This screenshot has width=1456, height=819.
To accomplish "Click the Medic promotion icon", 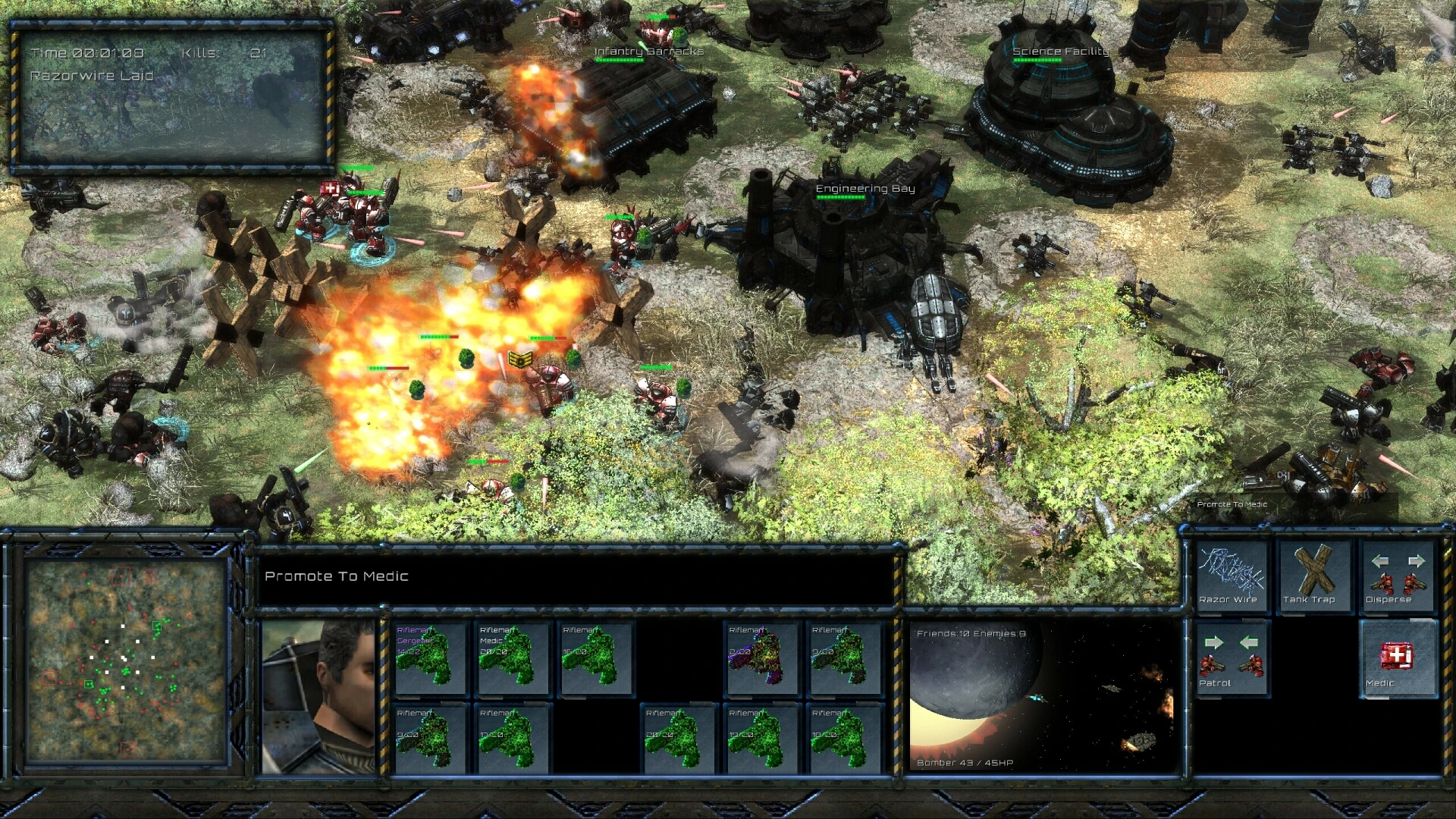I will coord(1398,660).
